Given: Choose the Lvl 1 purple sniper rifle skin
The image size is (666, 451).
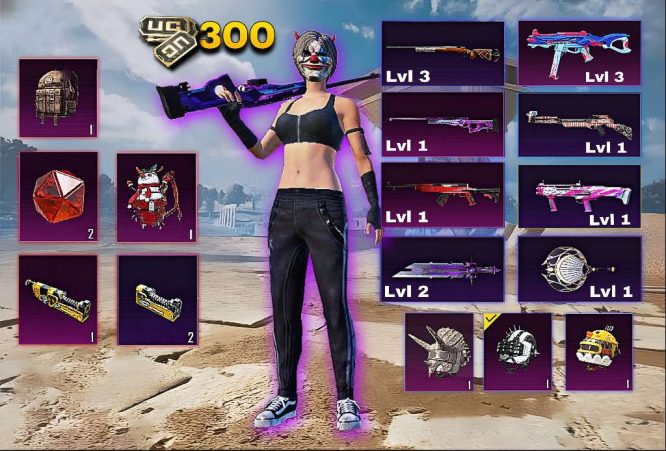Looking at the screenshot, I should 443,125.
